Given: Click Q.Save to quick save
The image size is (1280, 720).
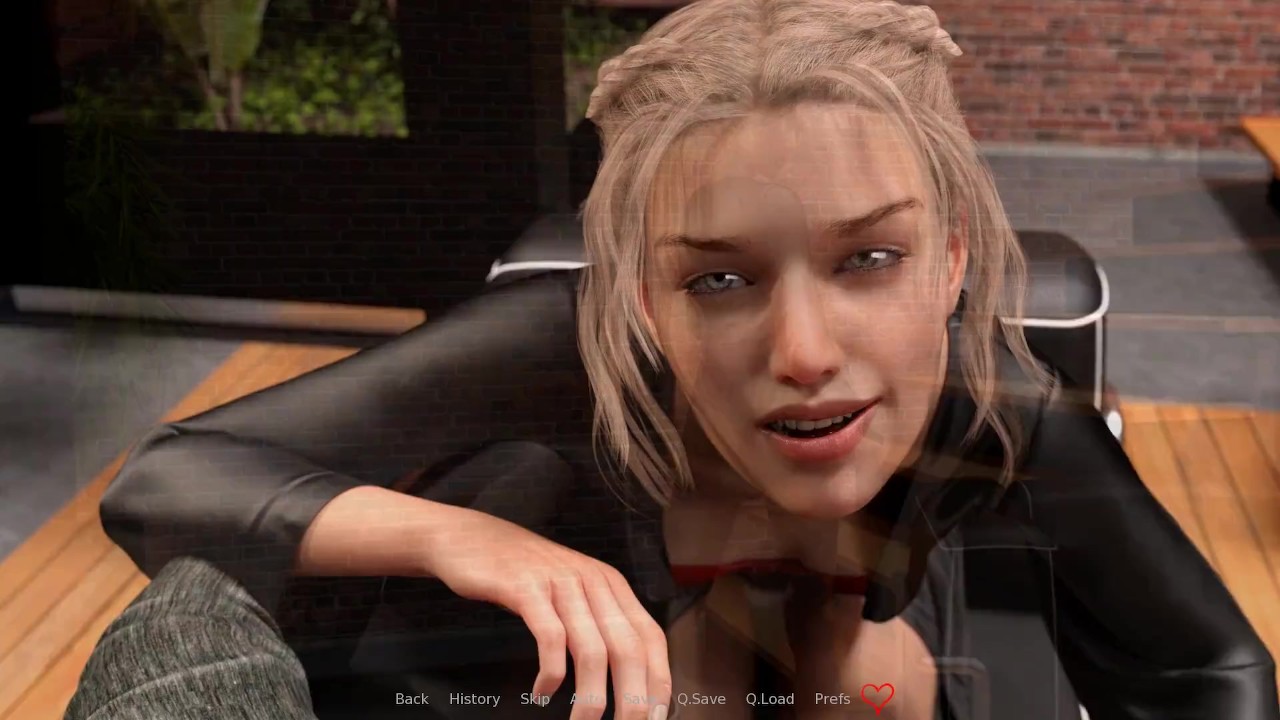Looking at the screenshot, I should click(x=701, y=699).
